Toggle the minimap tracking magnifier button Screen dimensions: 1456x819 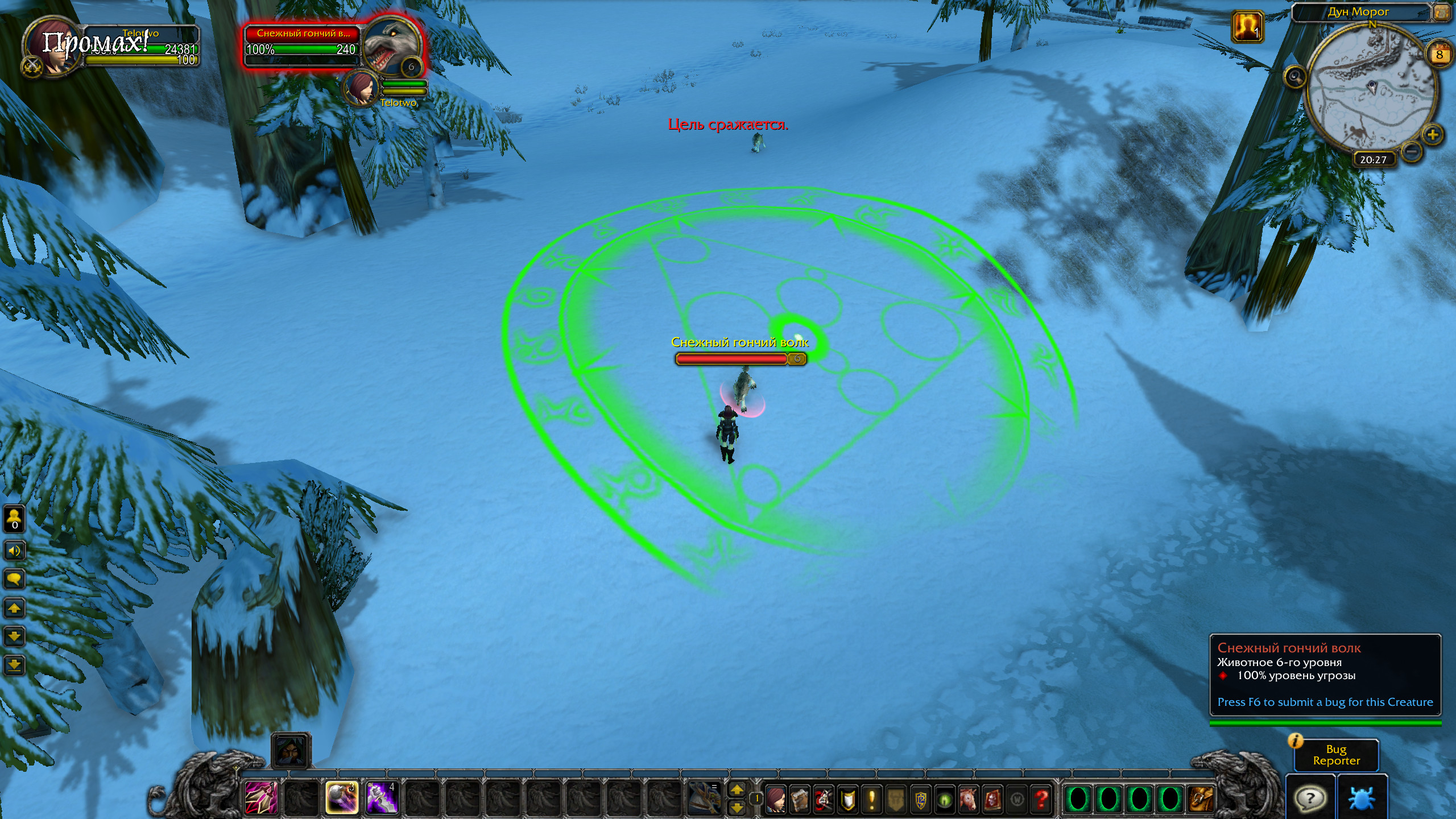(1295, 76)
